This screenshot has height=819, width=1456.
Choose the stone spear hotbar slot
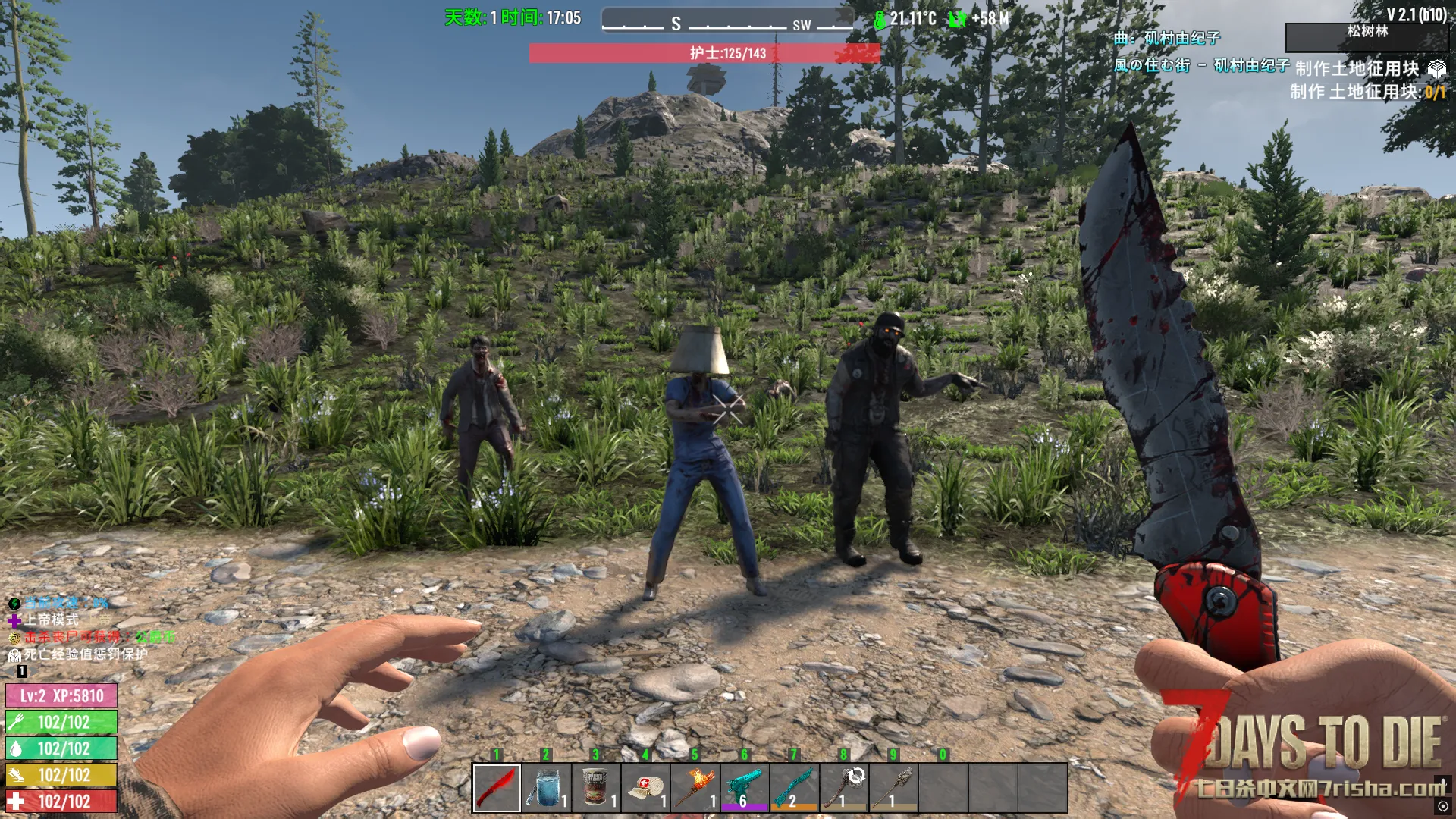[893, 788]
